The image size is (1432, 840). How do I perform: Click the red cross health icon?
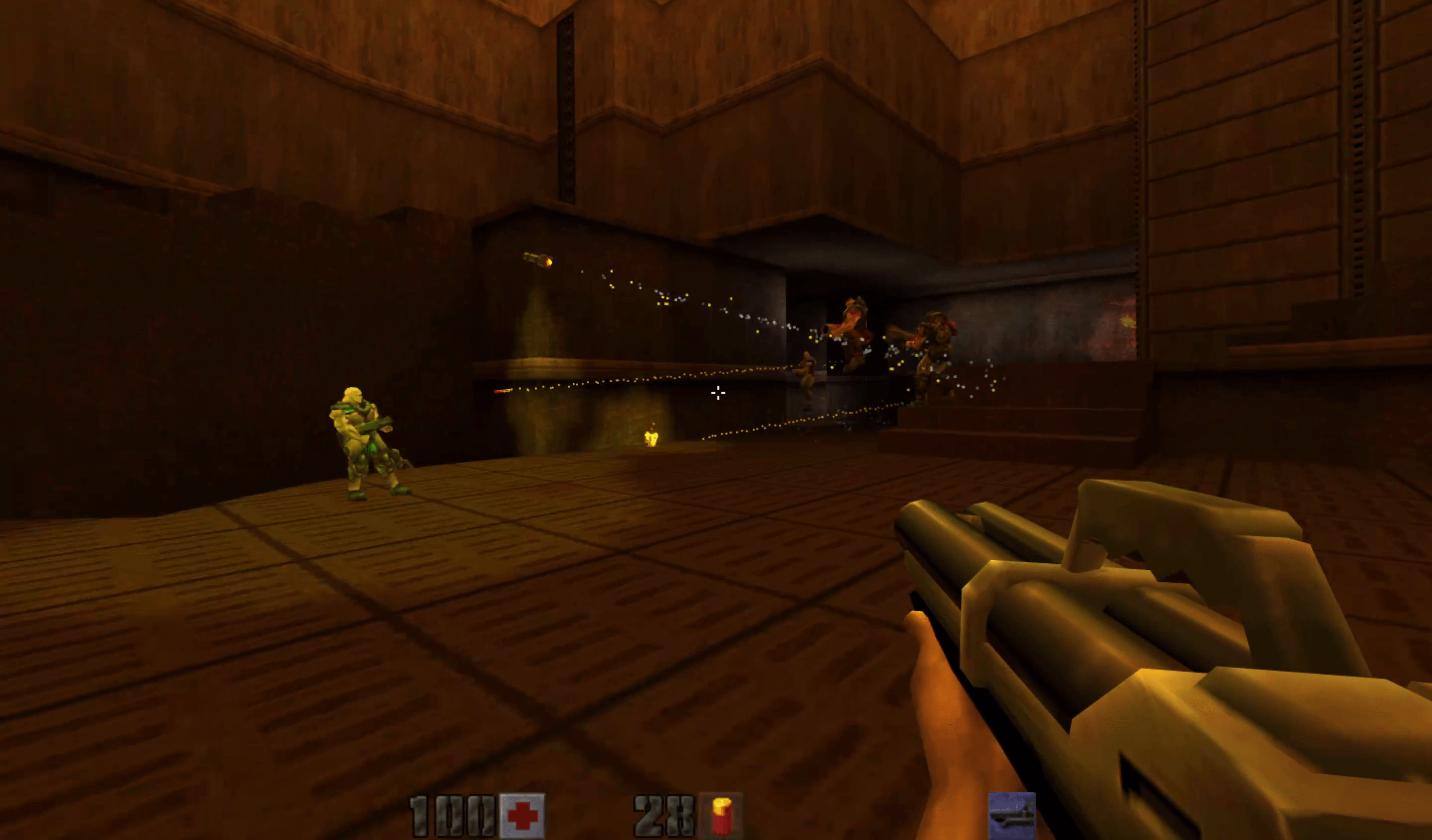tap(522, 817)
